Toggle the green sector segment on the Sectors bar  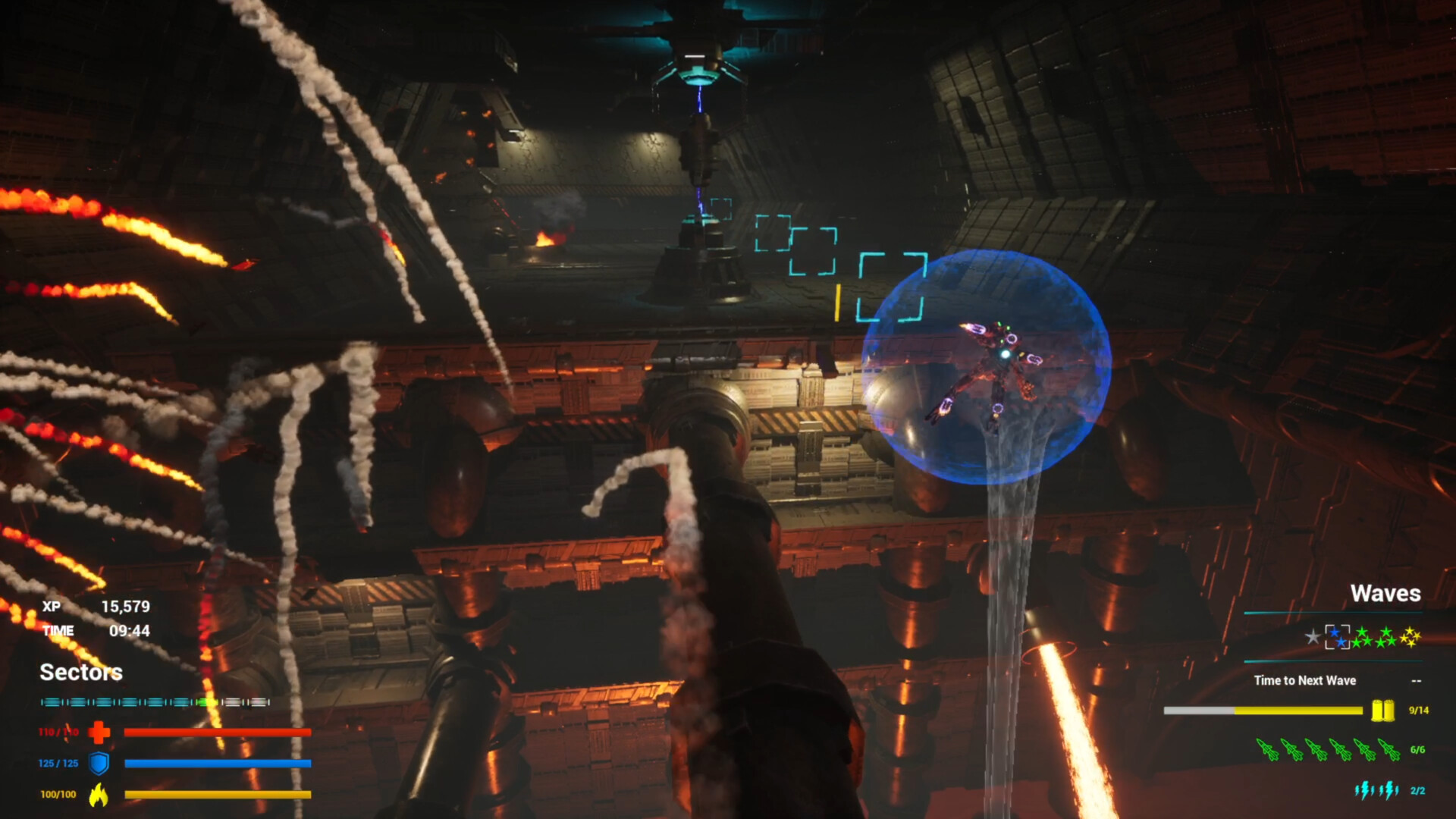pyautogui.click(x=207, y=702)
